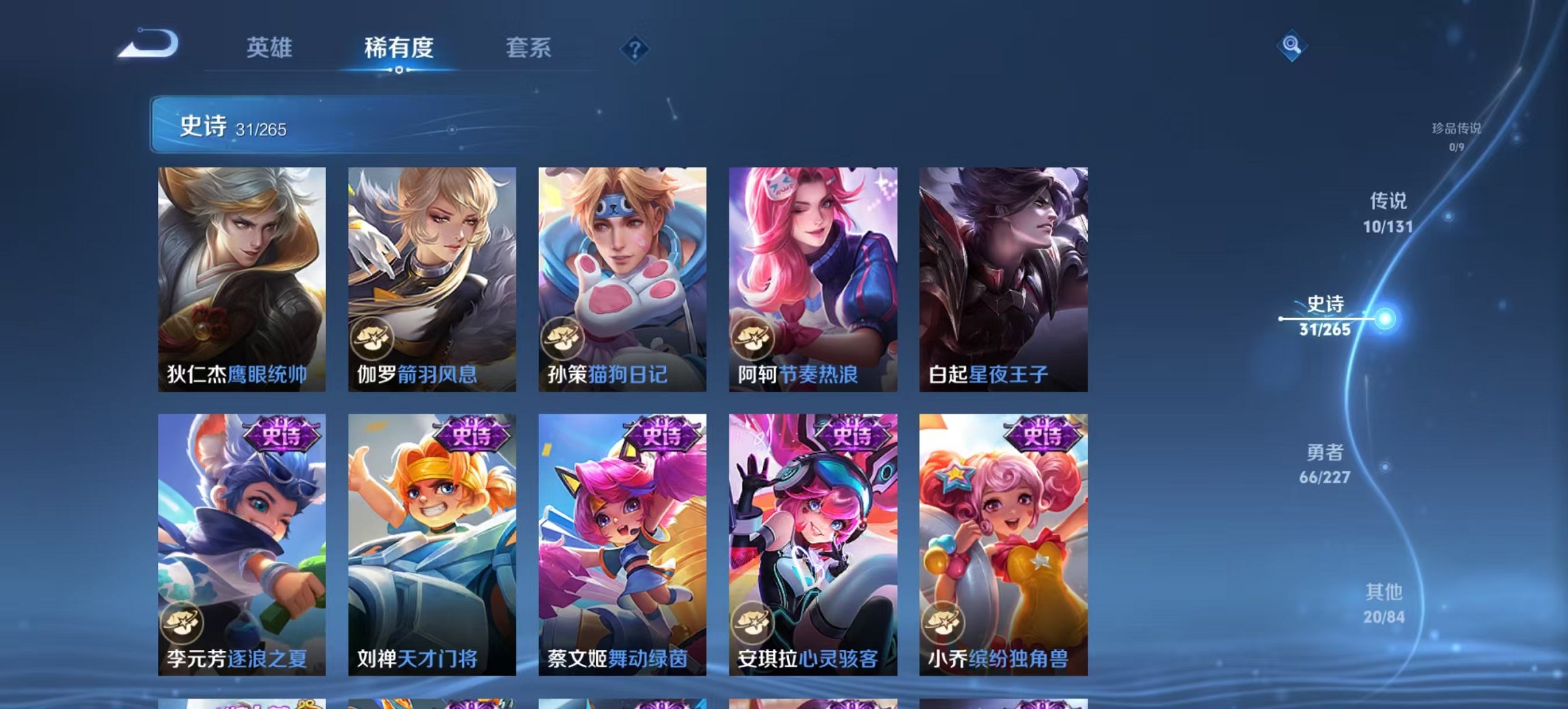This screenshot has width=1568, height=709.
Task: Switch to the 套系 tab
Action: [527, 48]
